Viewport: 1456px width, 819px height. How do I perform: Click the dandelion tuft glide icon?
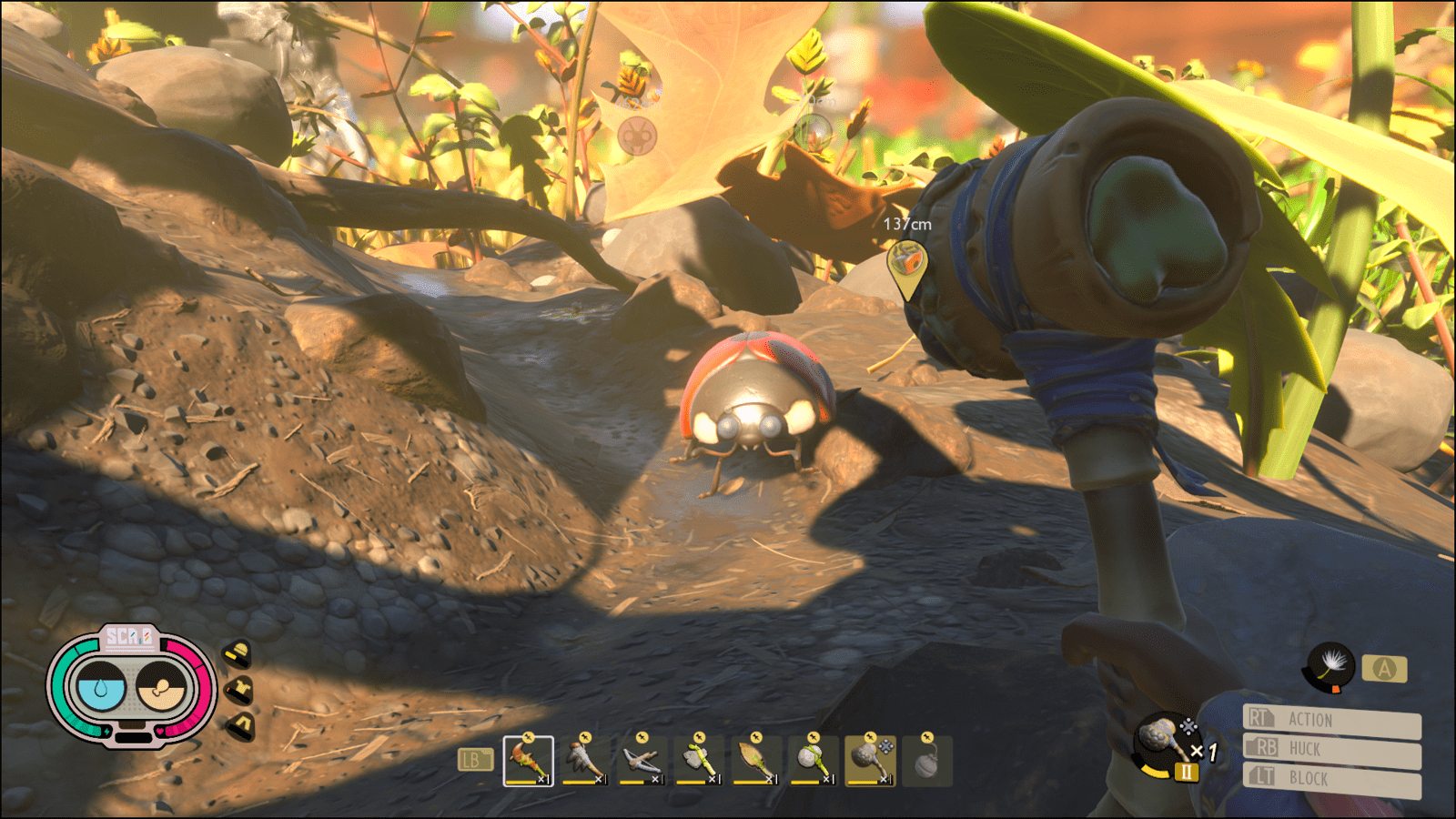(1331, 667)
